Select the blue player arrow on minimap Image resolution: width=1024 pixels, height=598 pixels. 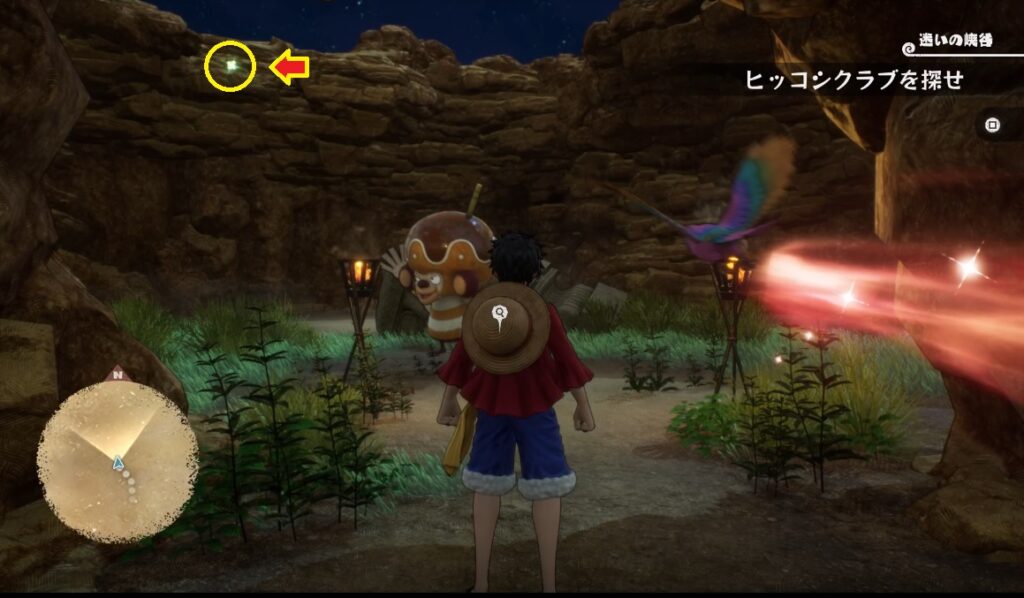118,462
